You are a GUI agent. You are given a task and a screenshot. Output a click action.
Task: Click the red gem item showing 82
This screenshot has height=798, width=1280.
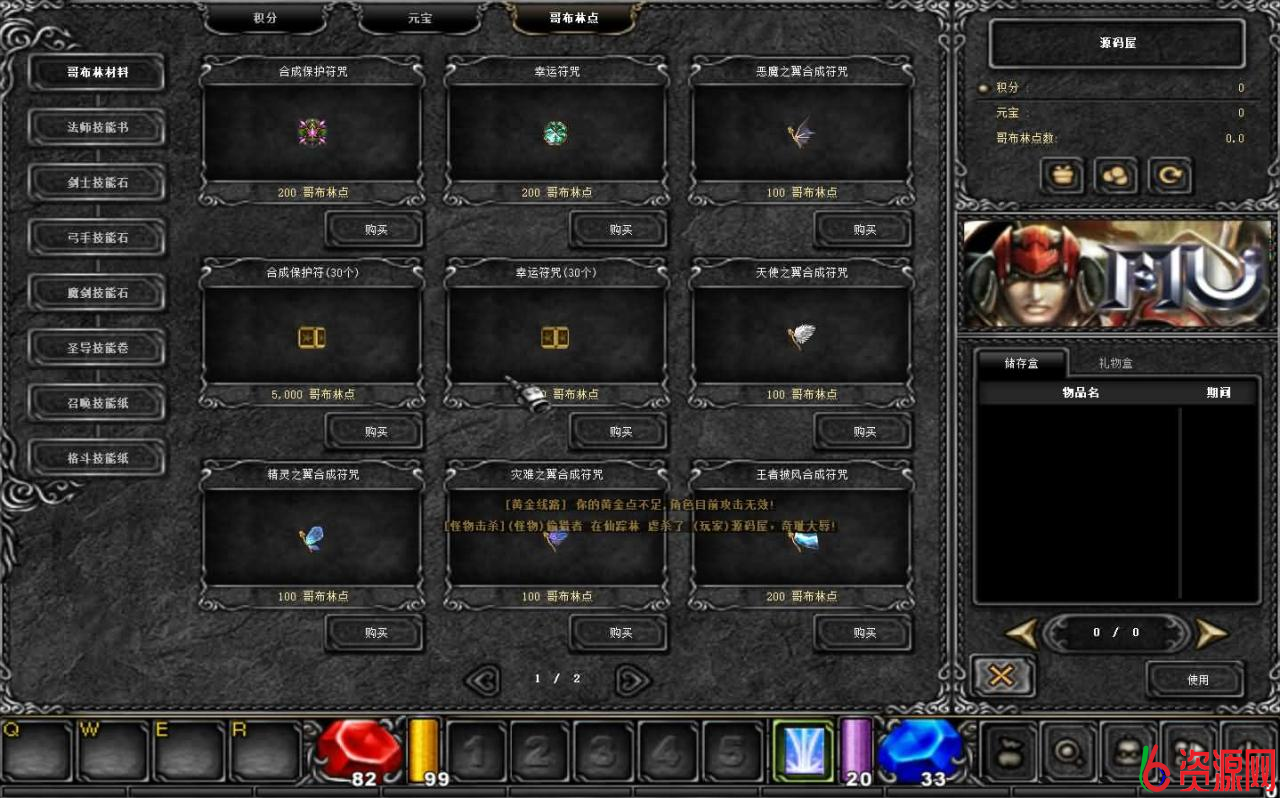coord(357,750)
